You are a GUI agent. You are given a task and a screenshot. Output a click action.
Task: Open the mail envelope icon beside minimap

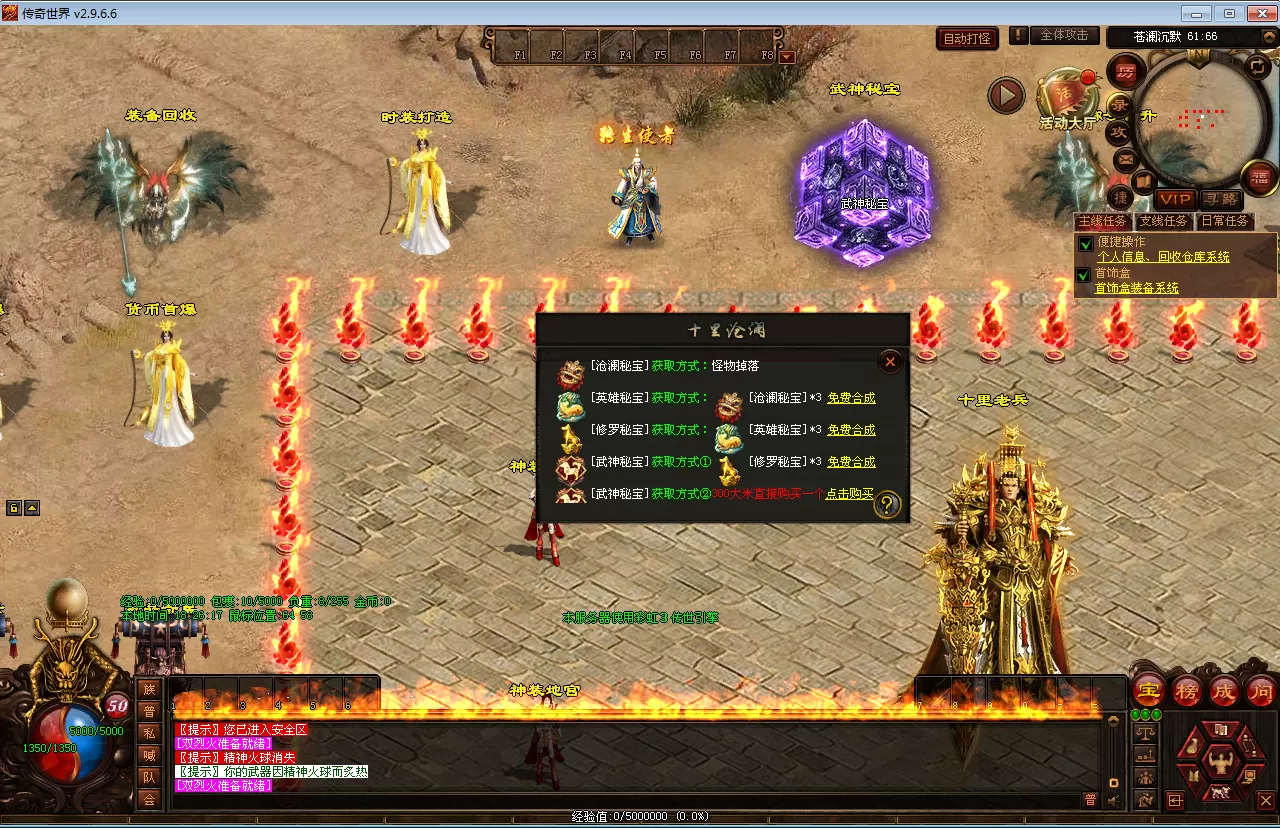[x=1125, y=158]
